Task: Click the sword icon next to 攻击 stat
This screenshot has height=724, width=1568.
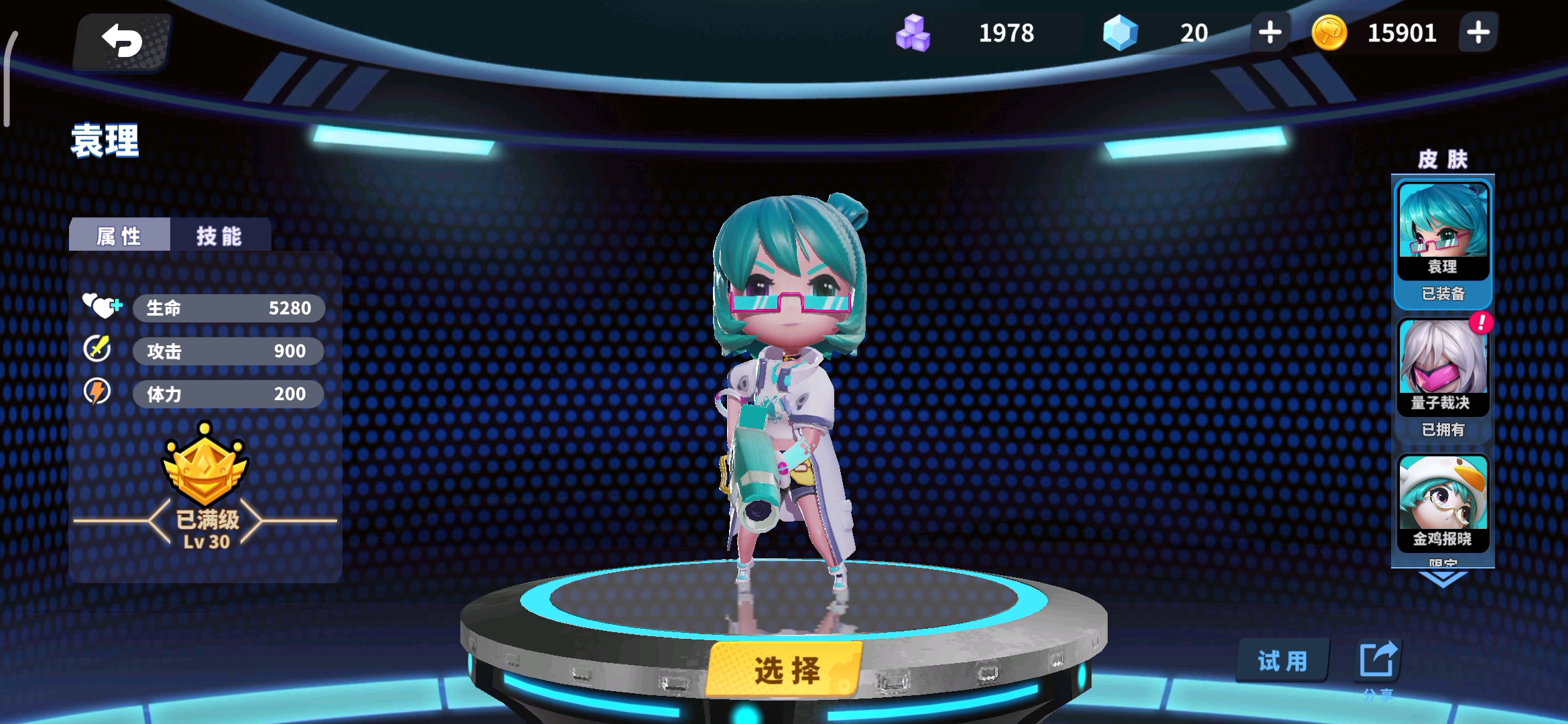Action: [x=99, y=351]
